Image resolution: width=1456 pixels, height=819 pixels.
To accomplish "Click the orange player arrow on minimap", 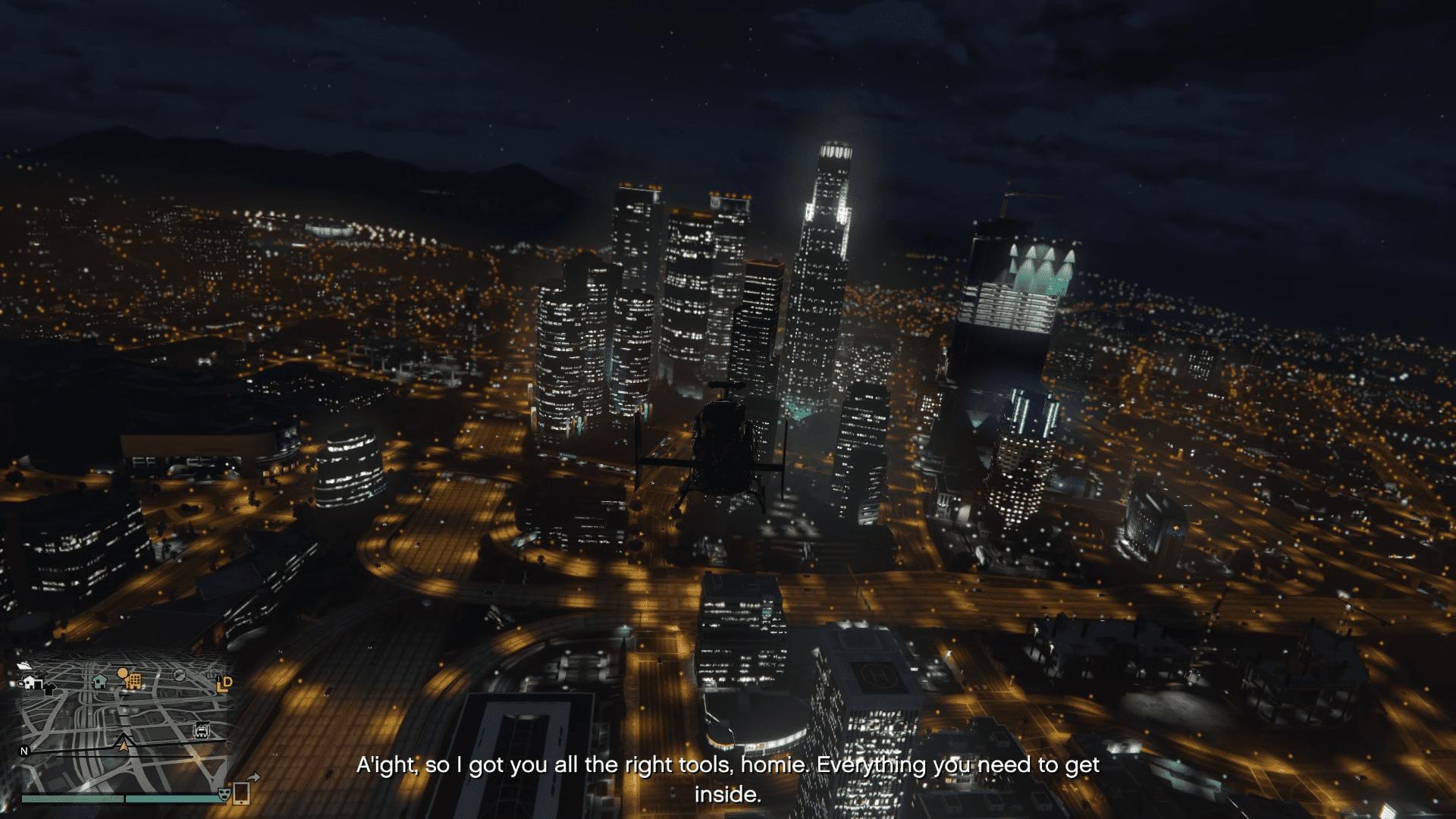I will (x=124, y=747).
